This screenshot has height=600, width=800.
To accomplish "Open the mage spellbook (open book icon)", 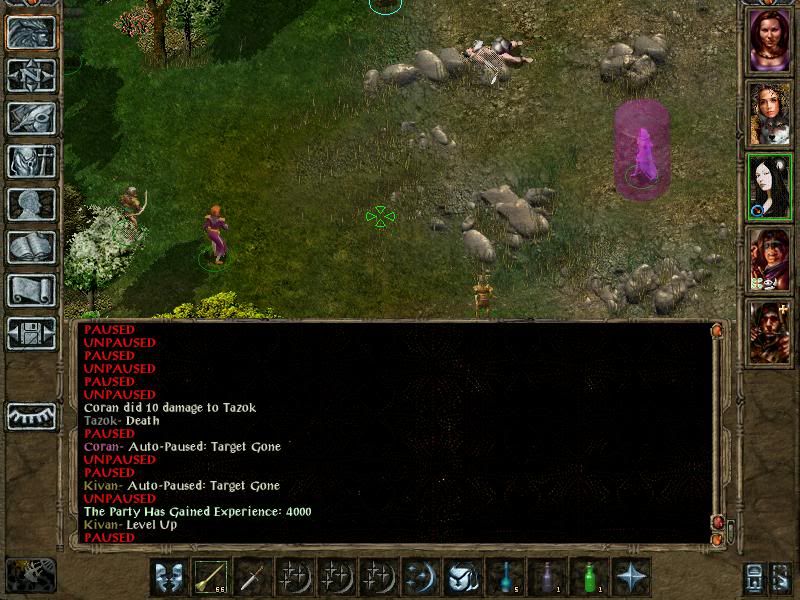I will coord(32,247).
